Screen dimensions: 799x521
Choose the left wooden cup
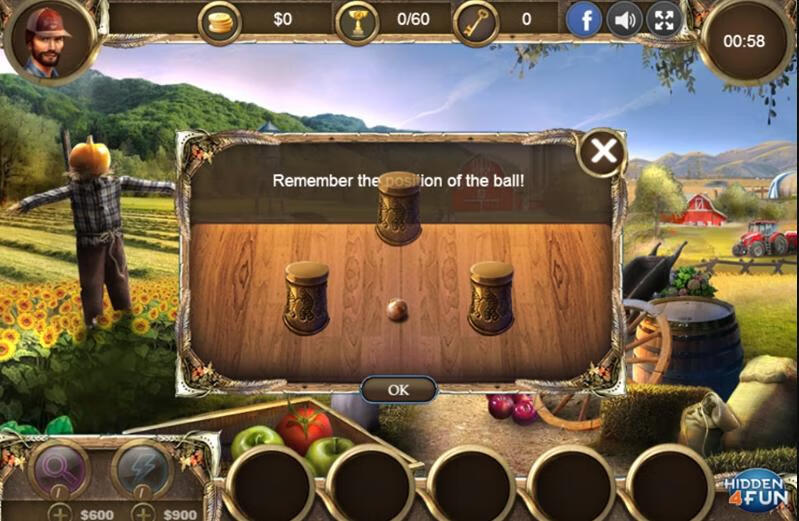point(306,297)
